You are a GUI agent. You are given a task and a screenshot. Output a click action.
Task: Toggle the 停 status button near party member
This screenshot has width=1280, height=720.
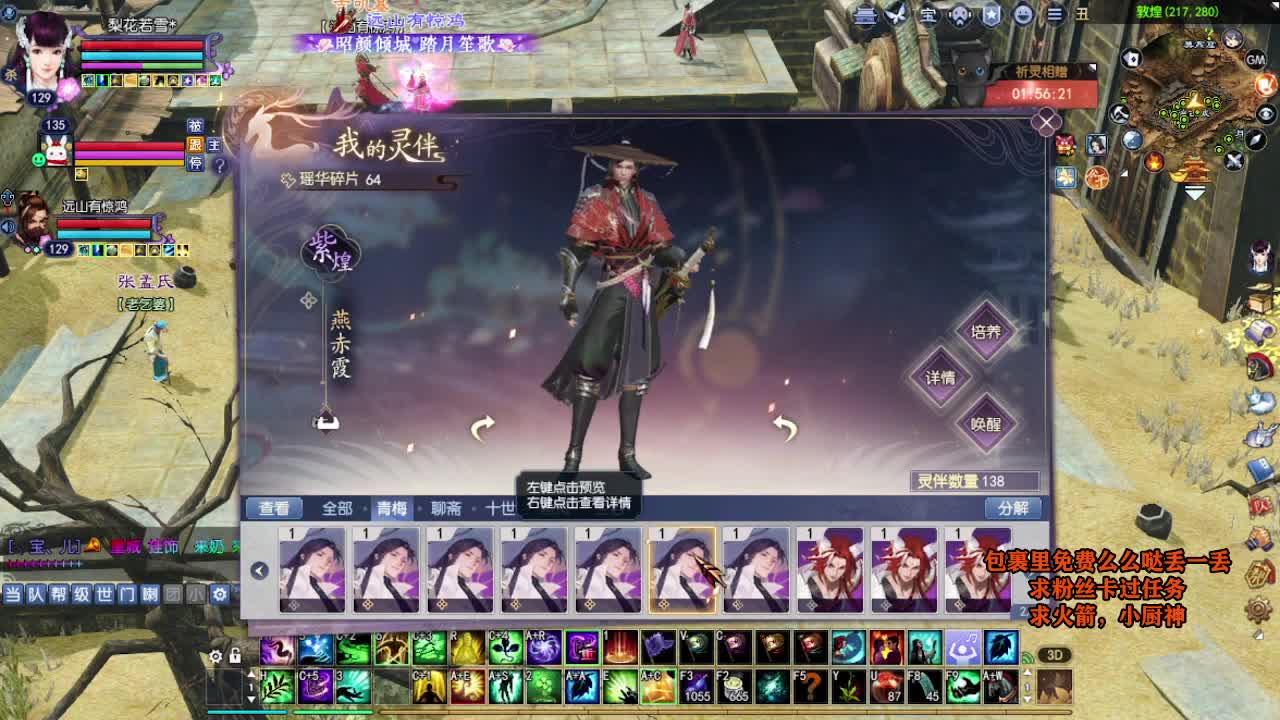[x=195, y=162]
